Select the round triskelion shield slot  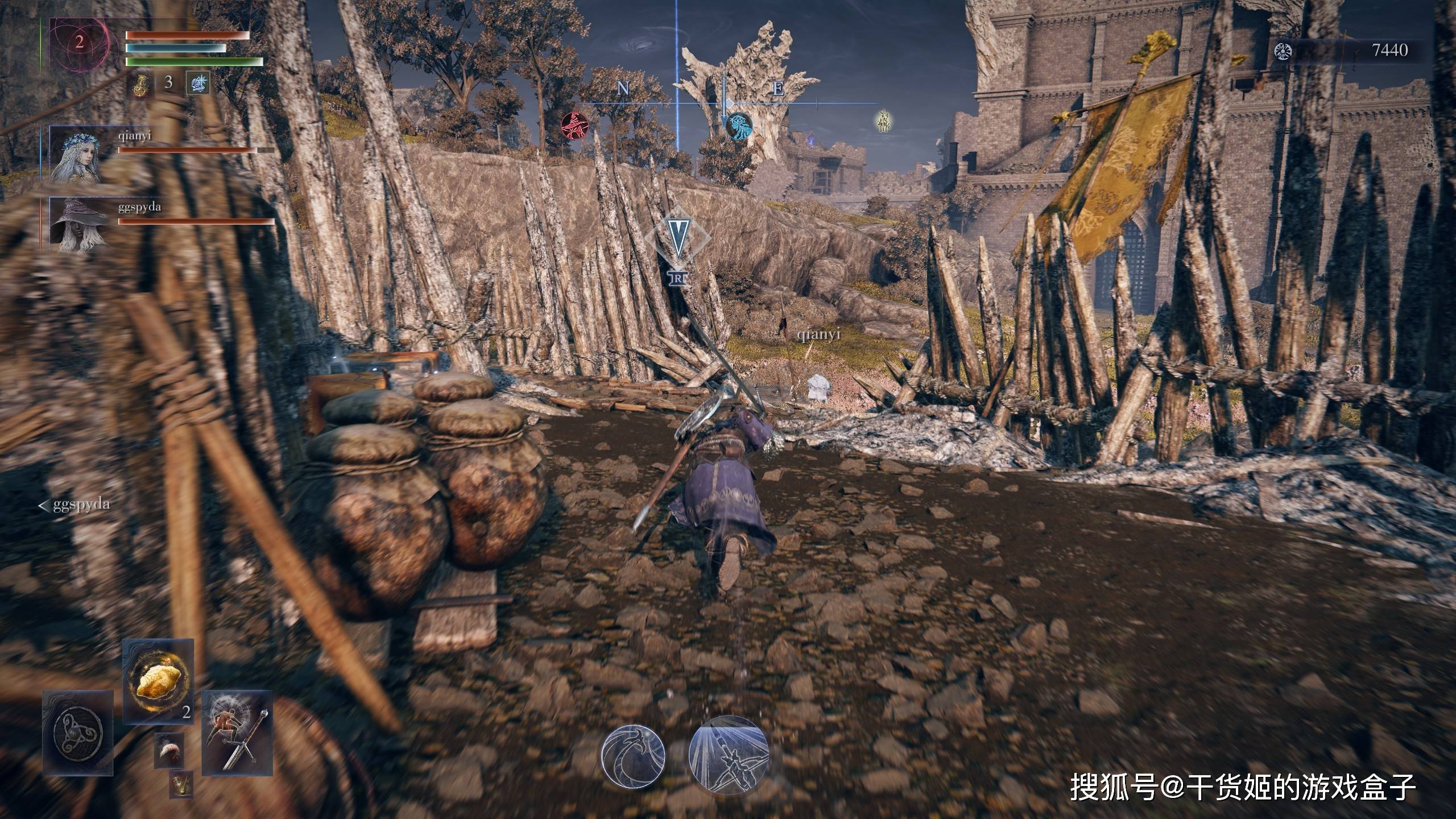tap(78, 733)
